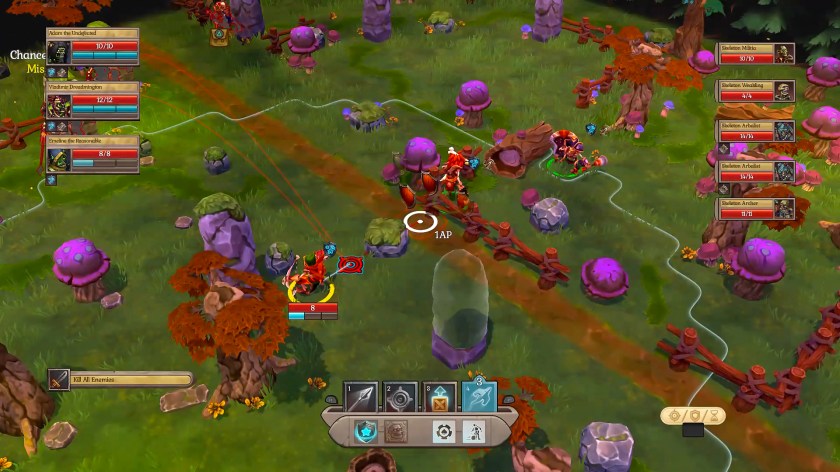Open the Kill All Enemies objective tracker

click(120, 379)
